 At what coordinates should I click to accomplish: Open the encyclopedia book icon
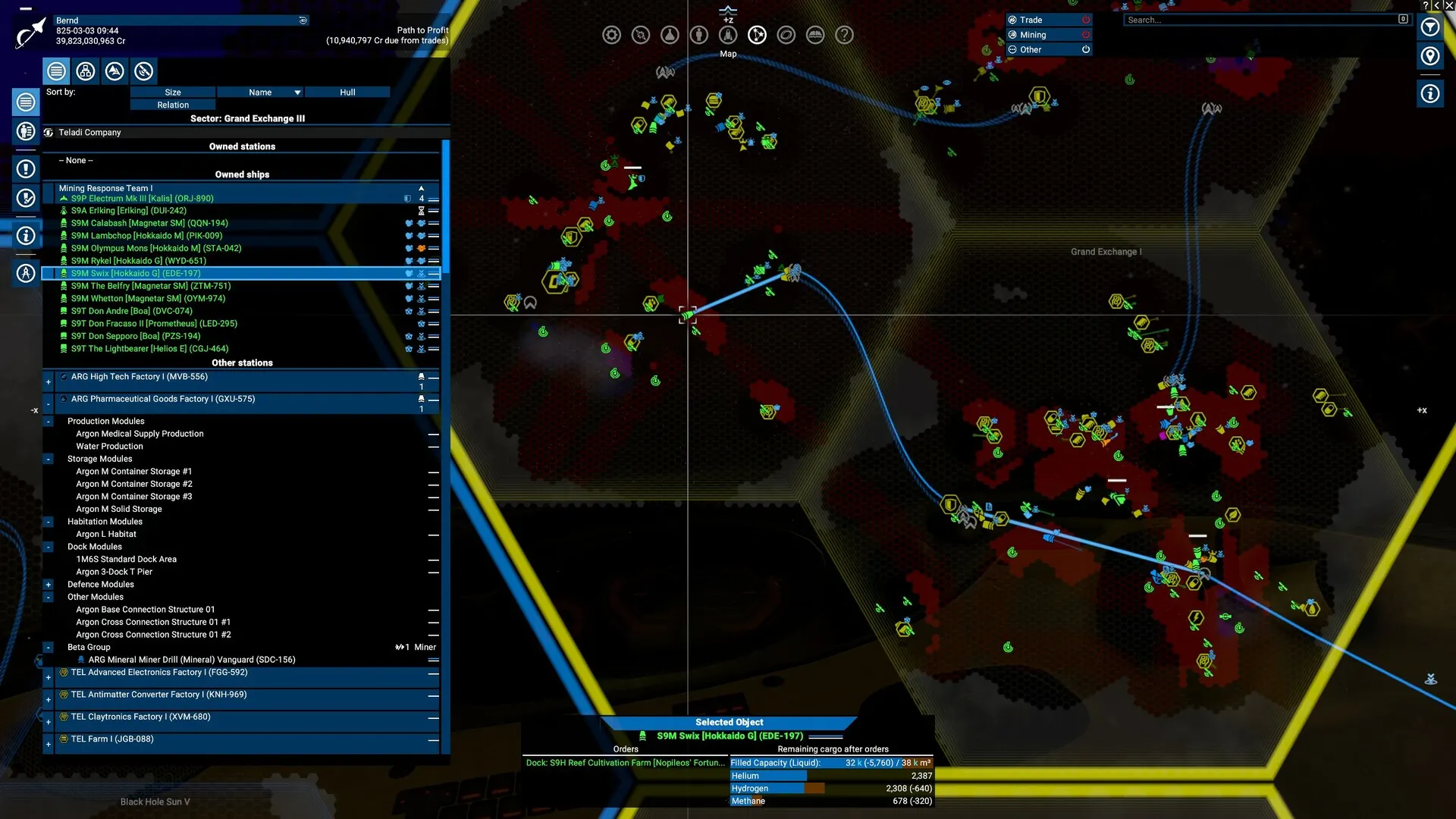pos(815,34)
